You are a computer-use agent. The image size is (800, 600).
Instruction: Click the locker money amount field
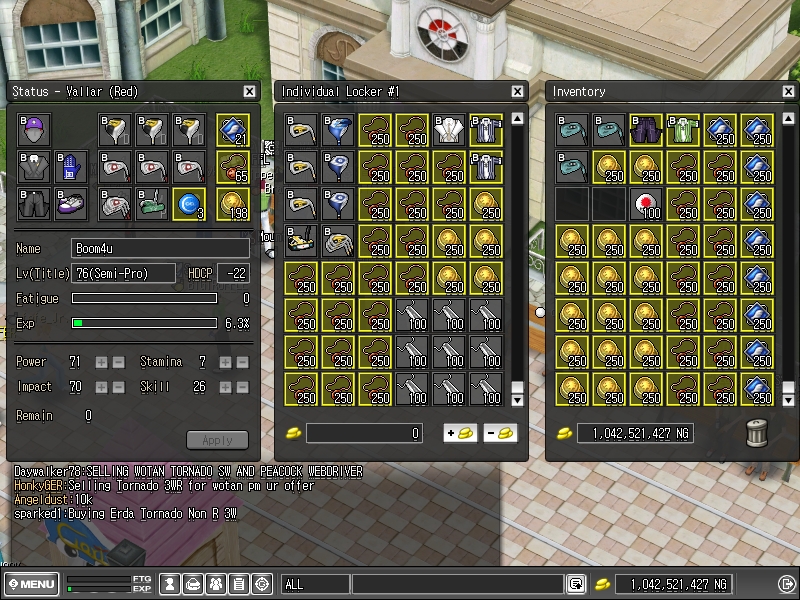click(x=364, y=433)
